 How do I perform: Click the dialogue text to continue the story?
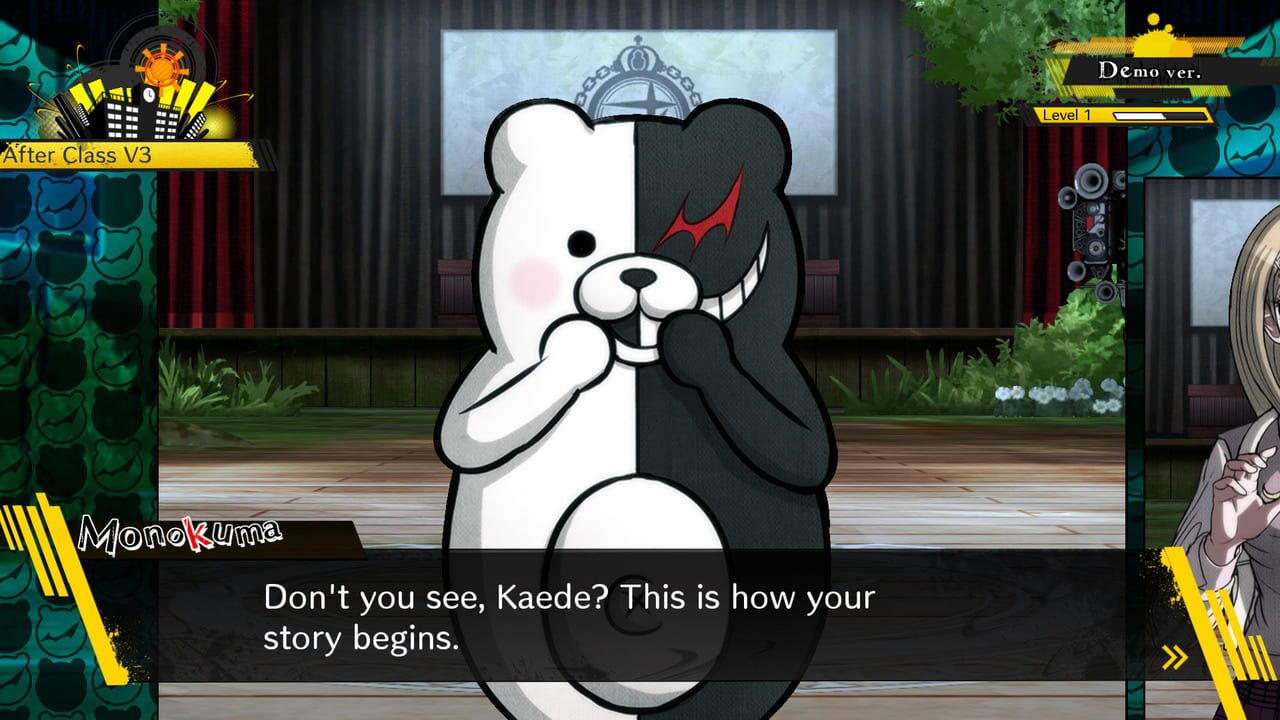coord(570,612)
